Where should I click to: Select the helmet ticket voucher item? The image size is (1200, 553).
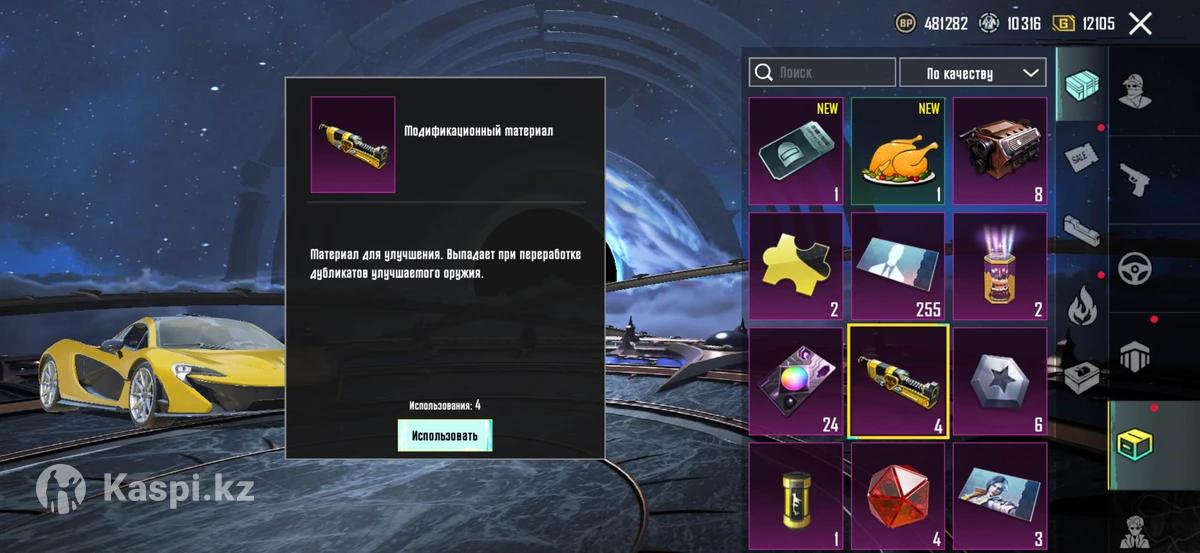pyautogui.click(x=796, y=152)
